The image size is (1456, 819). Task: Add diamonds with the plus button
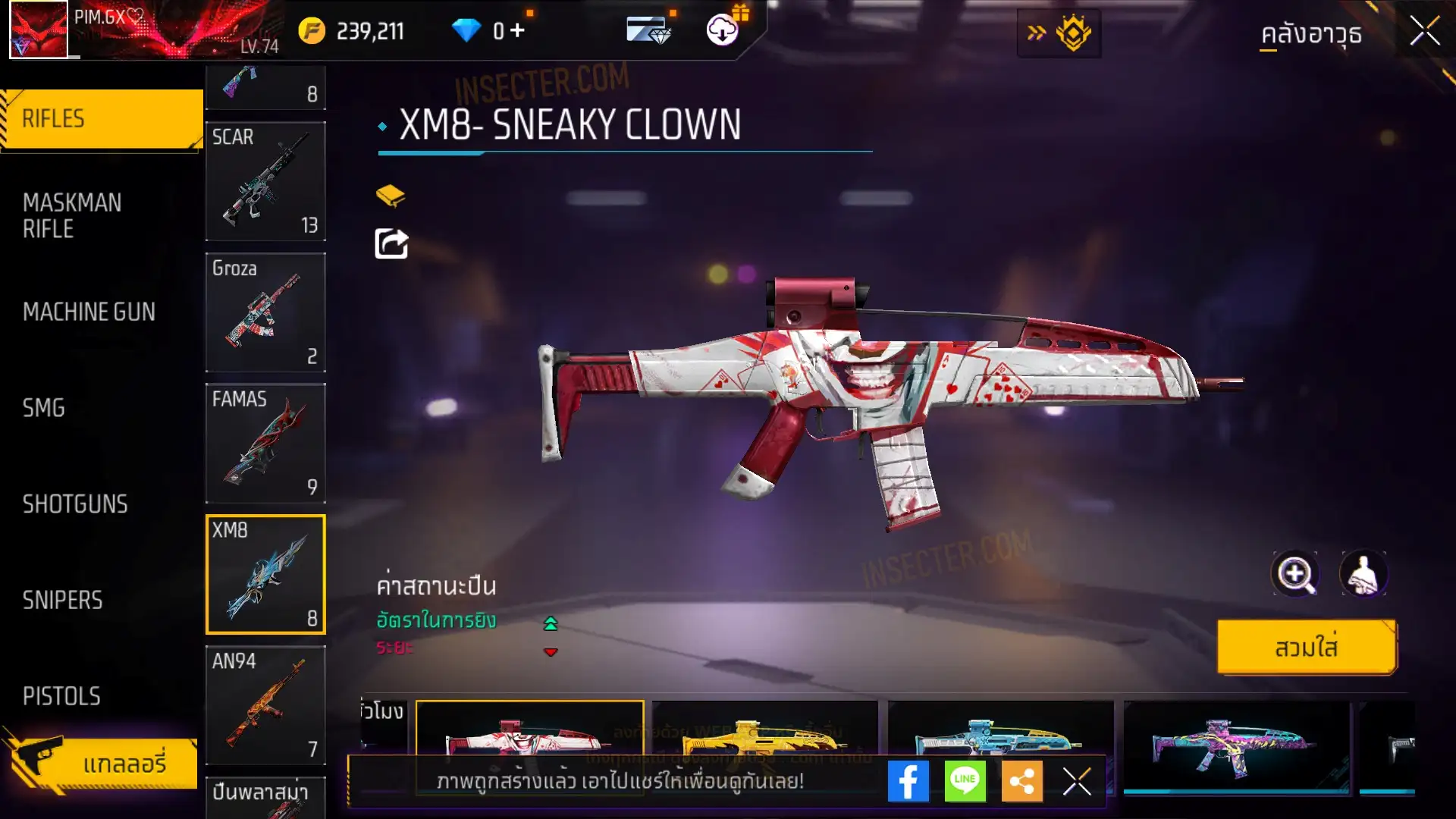518,30
